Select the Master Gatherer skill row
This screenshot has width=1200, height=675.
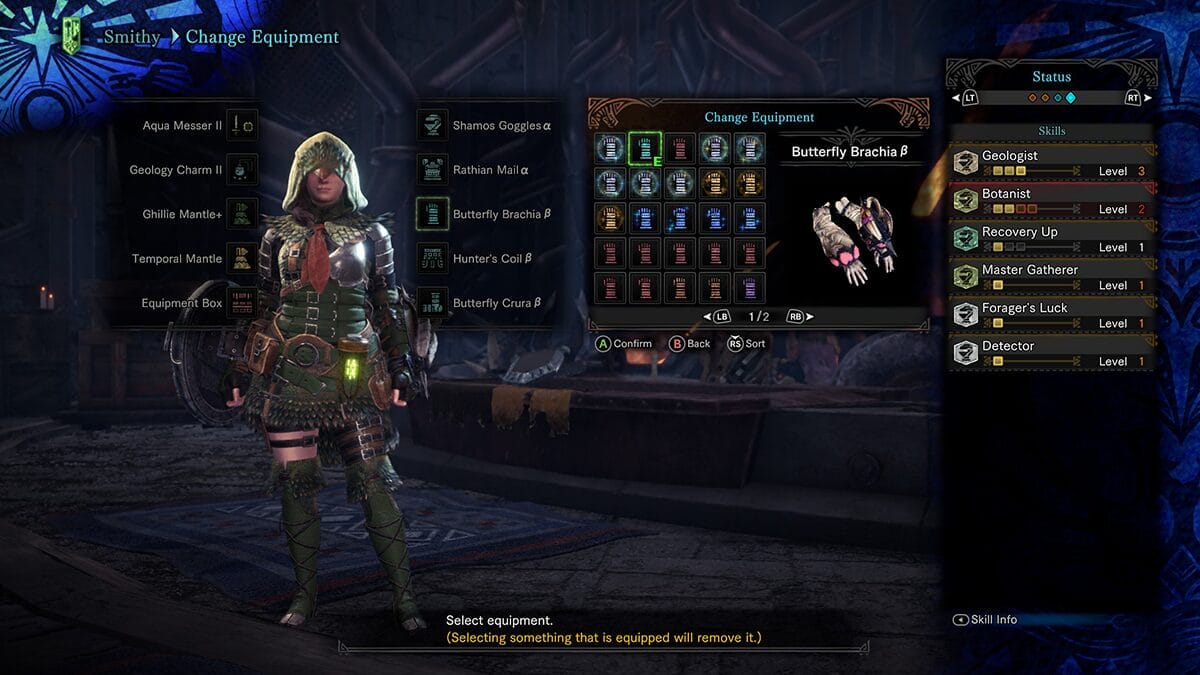(1051, 277)
